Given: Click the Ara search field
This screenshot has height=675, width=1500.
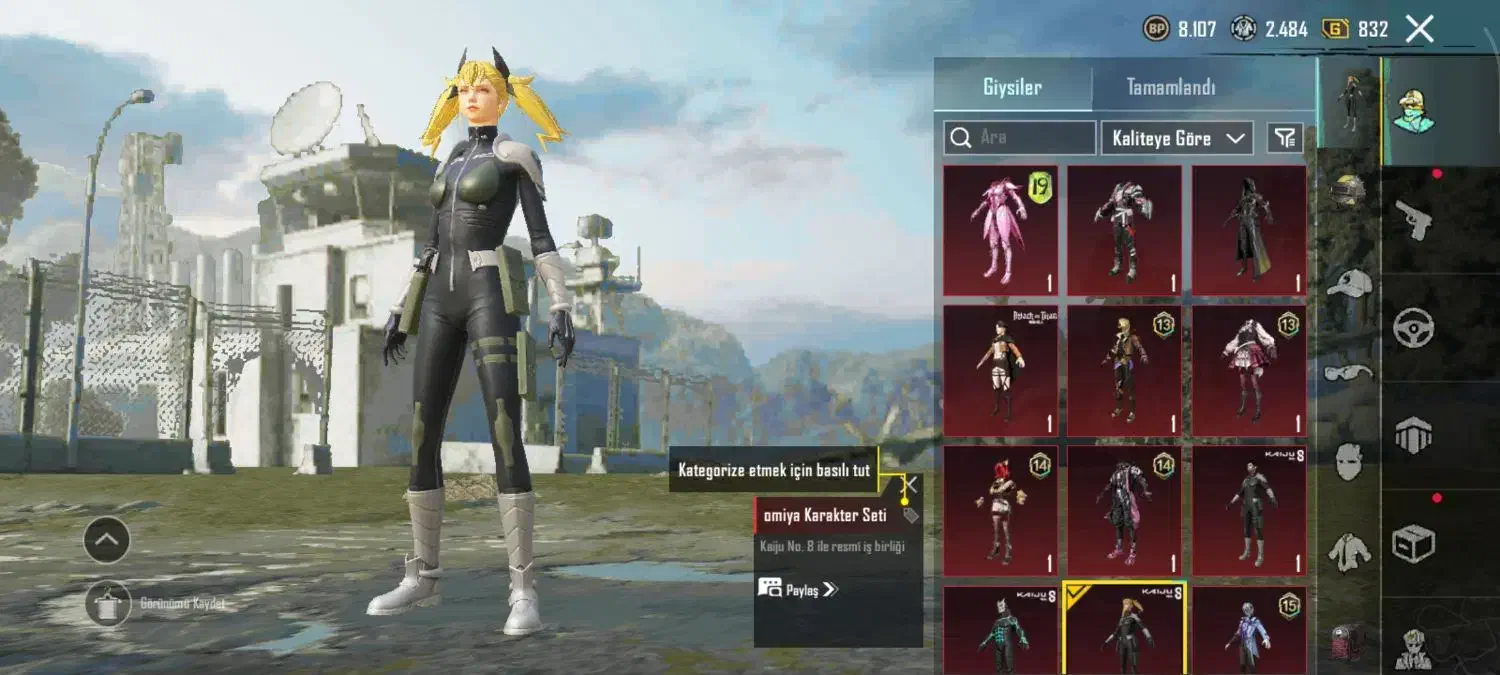Looking at the screenshot, I should [1020, 138].
